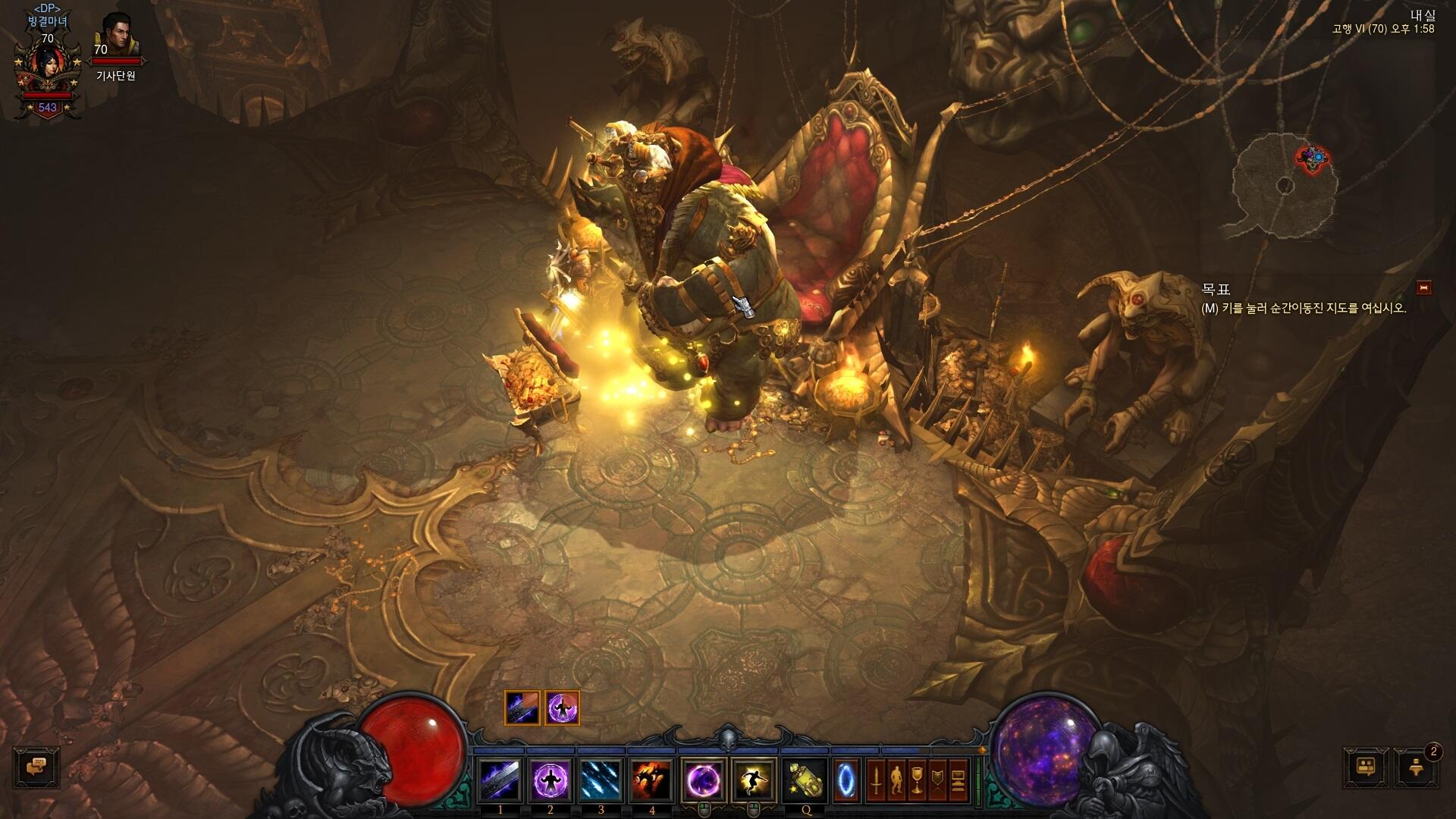This screenshot has height=819, width=1456.
Task: Open the blue town portal
Action: (x=846, y=780)
